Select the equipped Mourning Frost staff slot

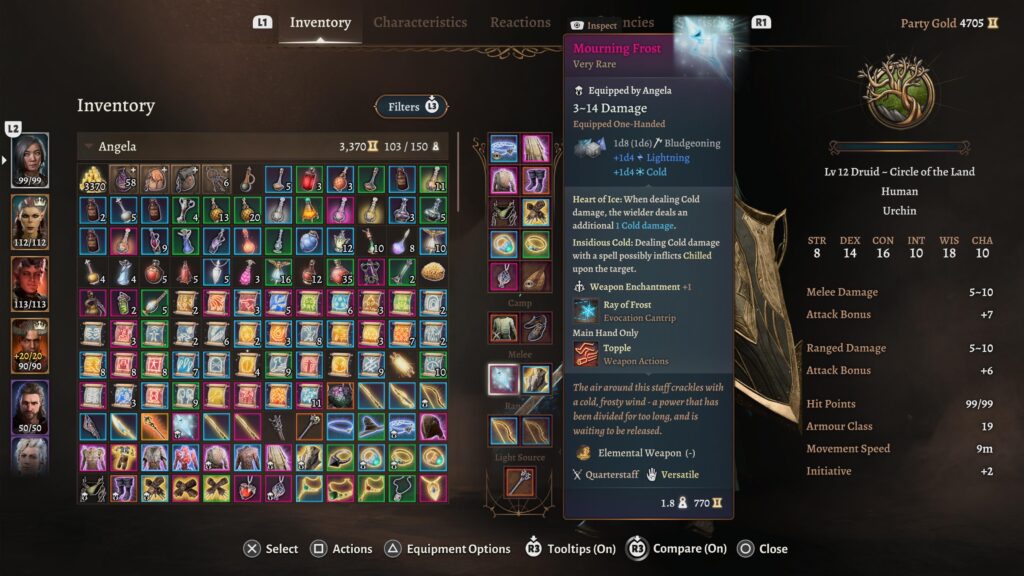(x=503, y=379)
